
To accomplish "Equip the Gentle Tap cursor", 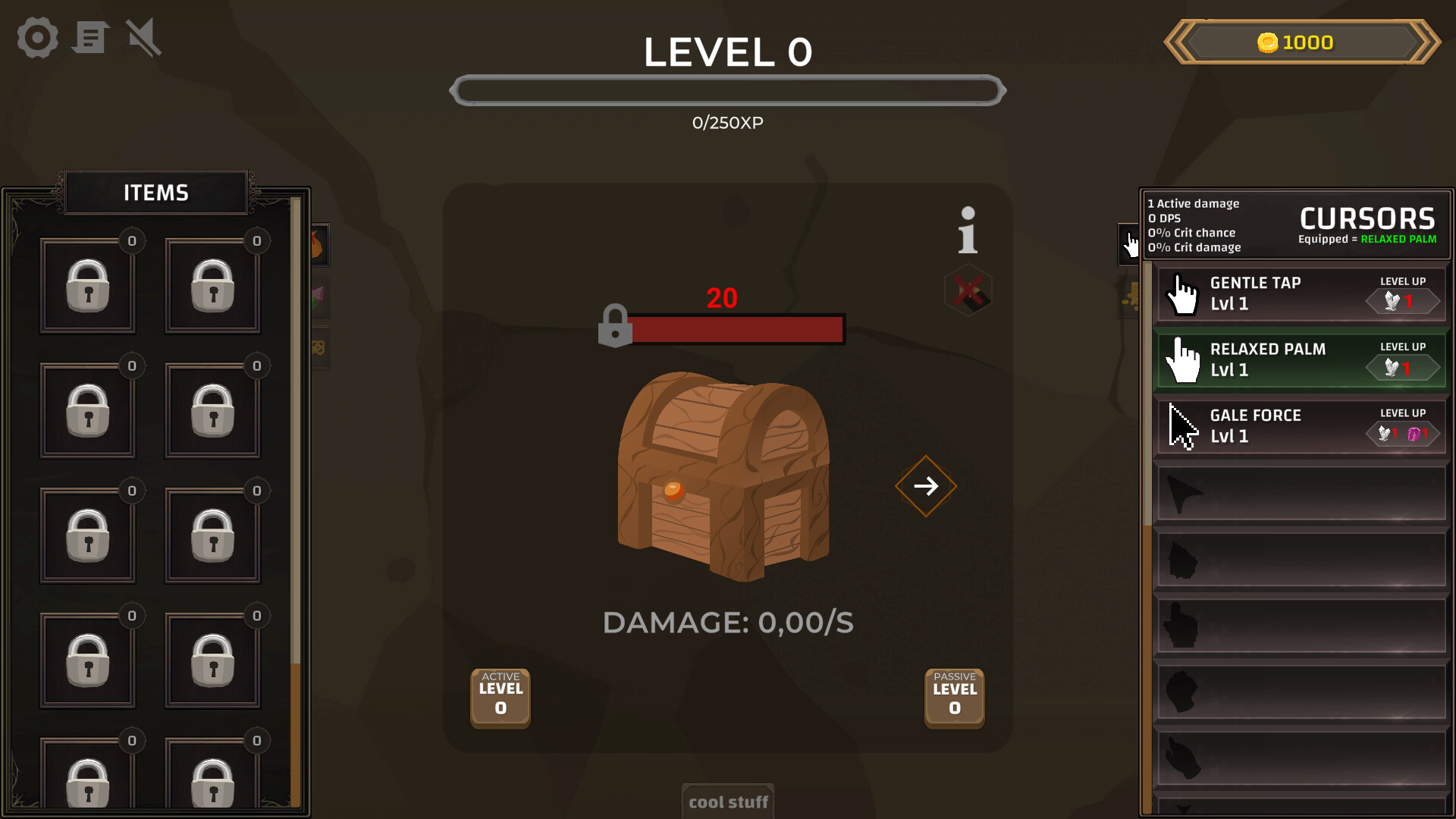I will pos(1259,293).
